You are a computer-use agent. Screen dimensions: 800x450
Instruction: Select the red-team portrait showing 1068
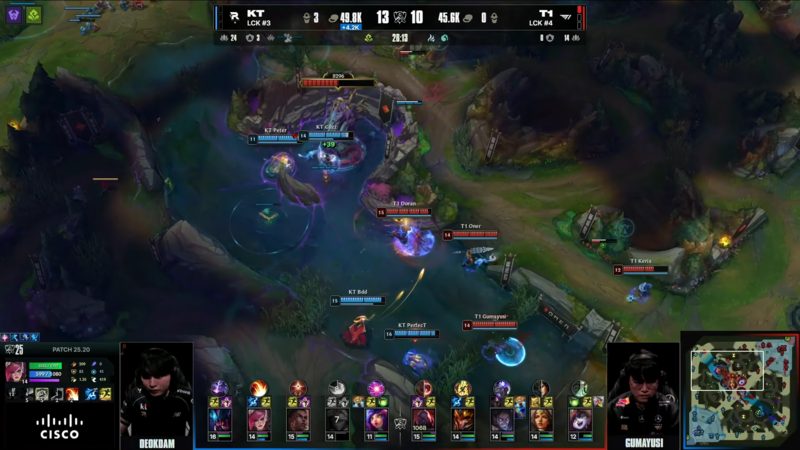[x=423, y=419]
